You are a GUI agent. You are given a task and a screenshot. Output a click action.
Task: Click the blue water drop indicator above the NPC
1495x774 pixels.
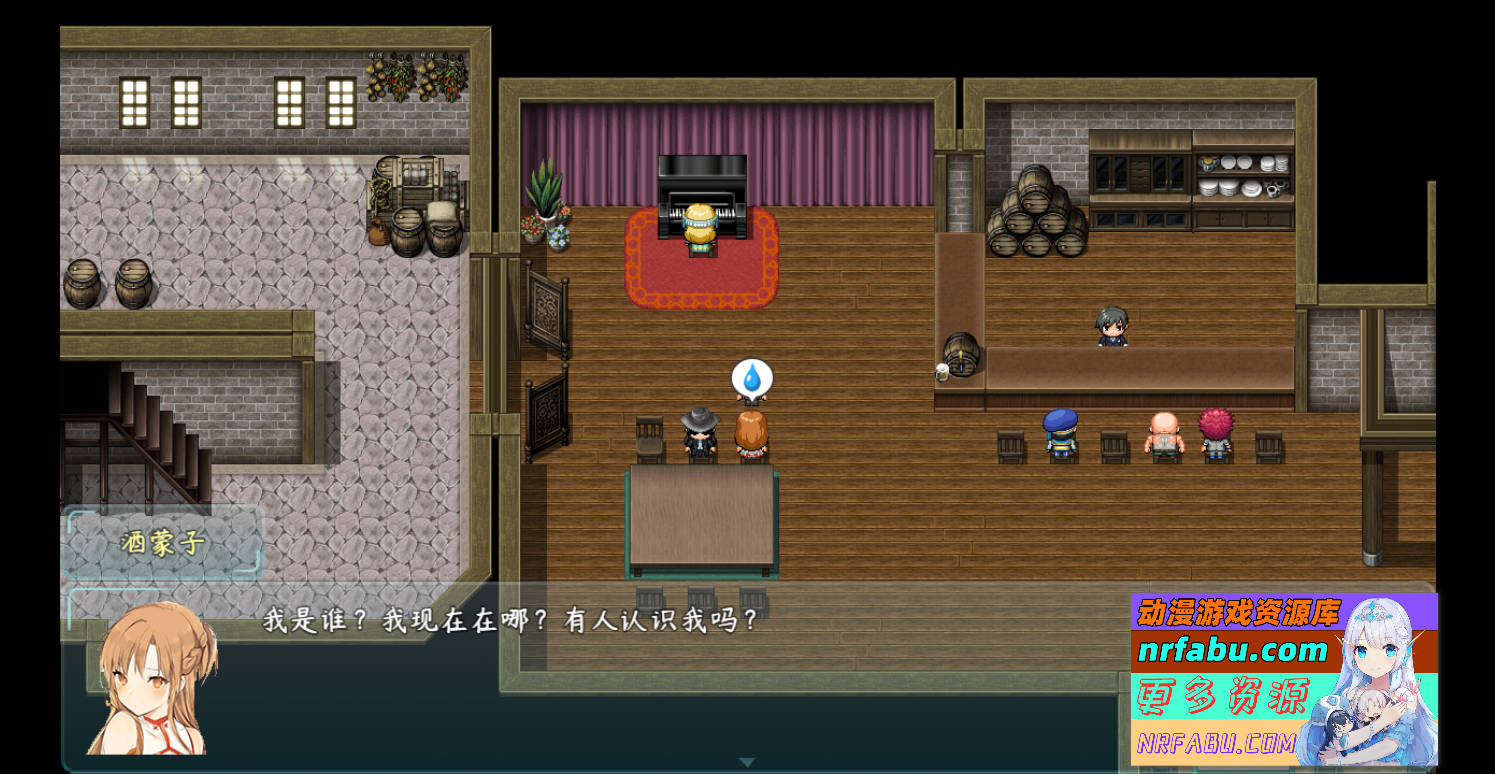click(x=752, y=377)
